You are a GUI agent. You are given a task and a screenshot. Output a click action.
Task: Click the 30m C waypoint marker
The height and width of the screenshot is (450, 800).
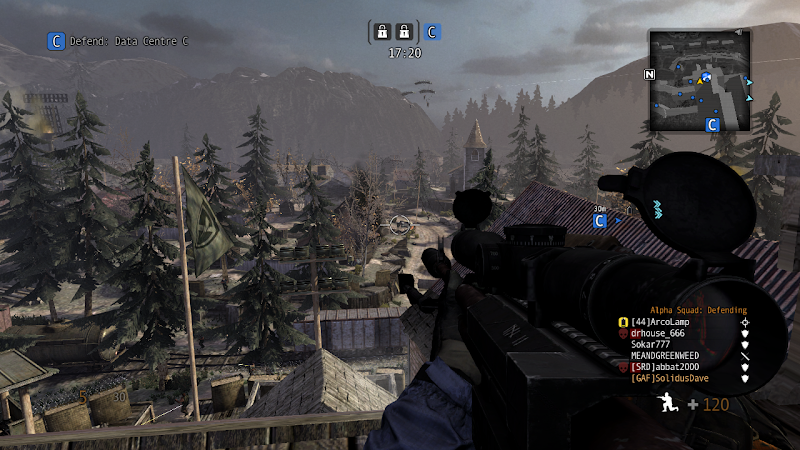600,220
